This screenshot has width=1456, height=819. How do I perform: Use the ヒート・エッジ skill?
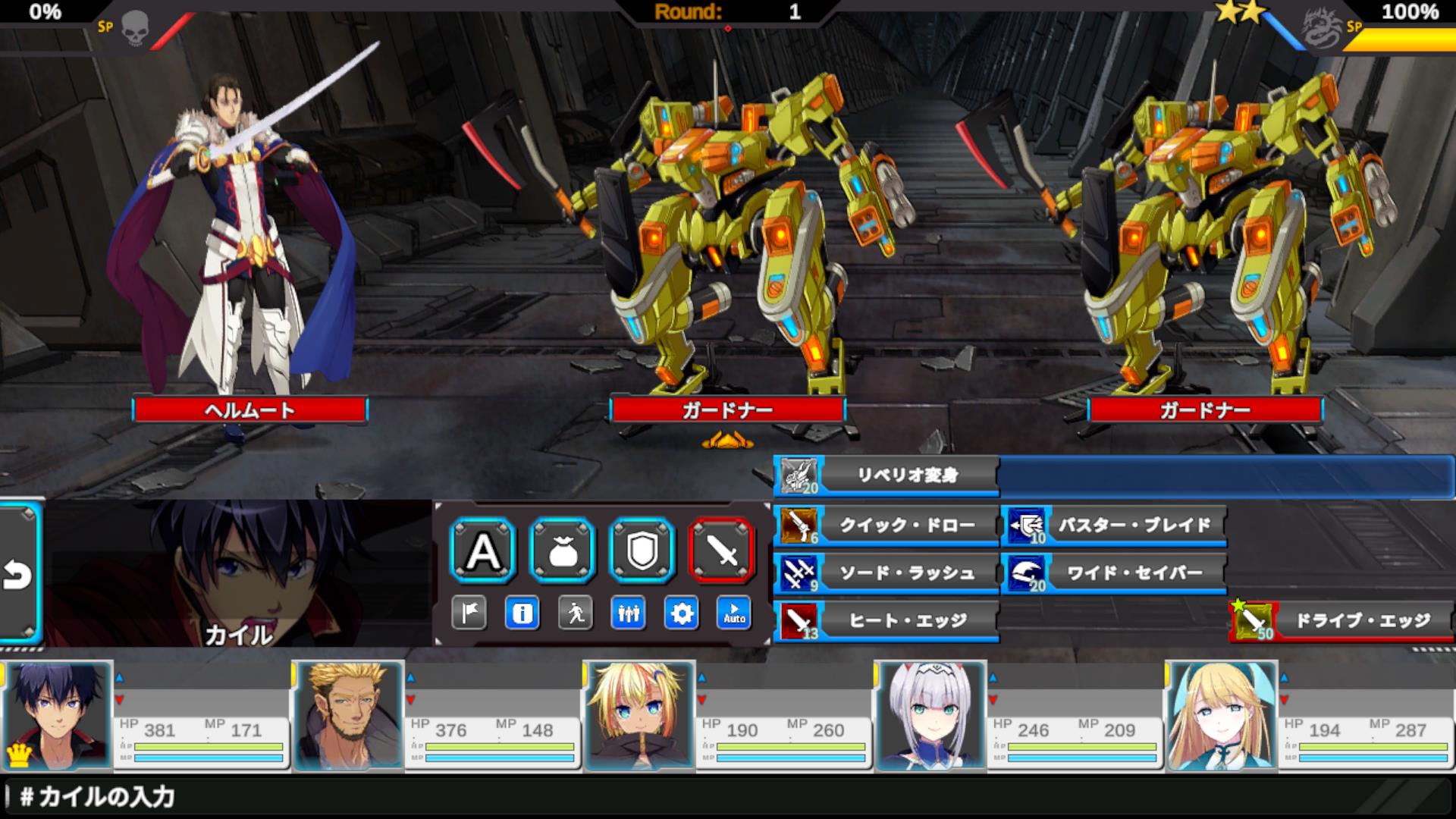(x=886, y=621)
